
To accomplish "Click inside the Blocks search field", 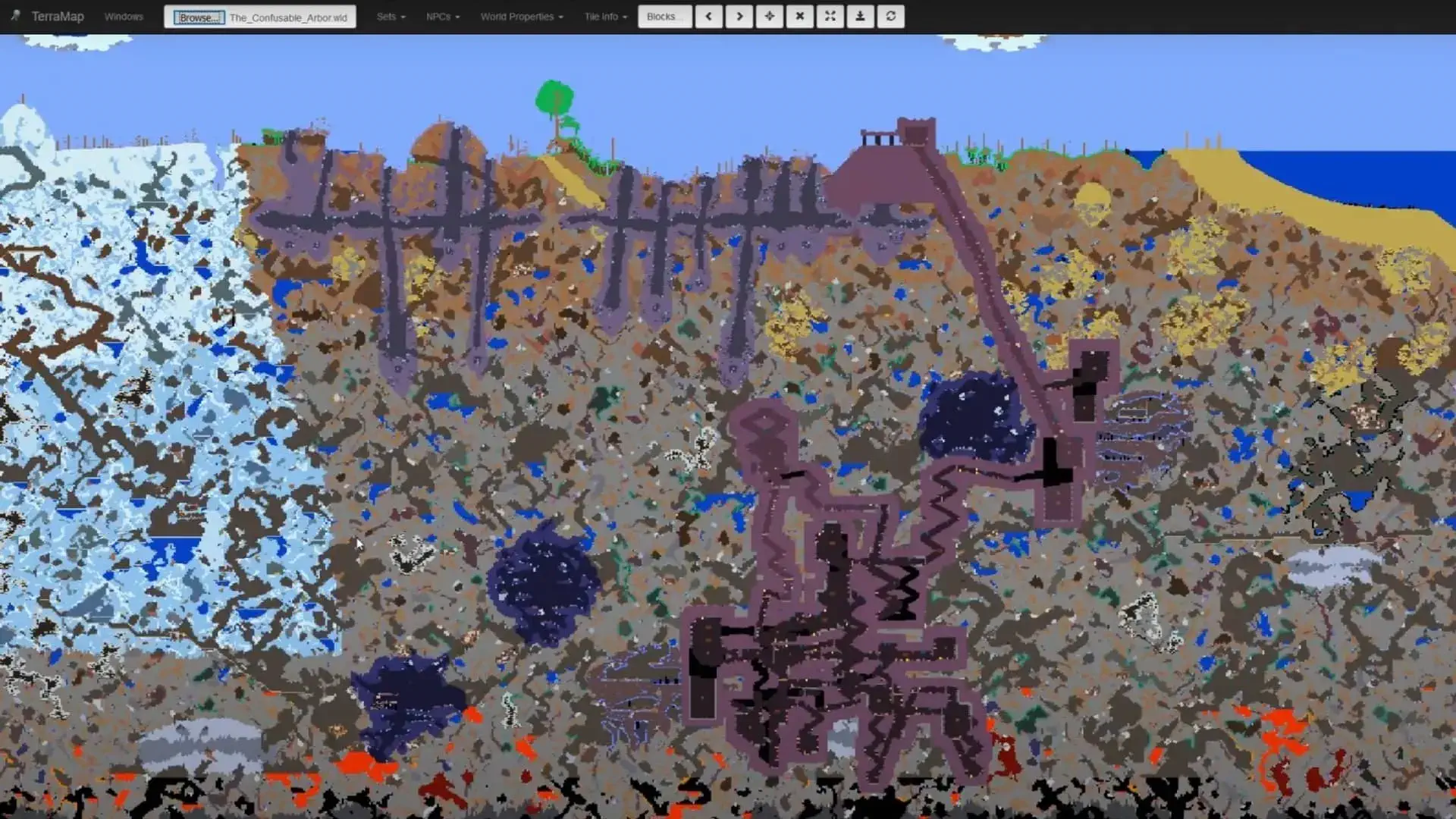I will coord(664,16).
